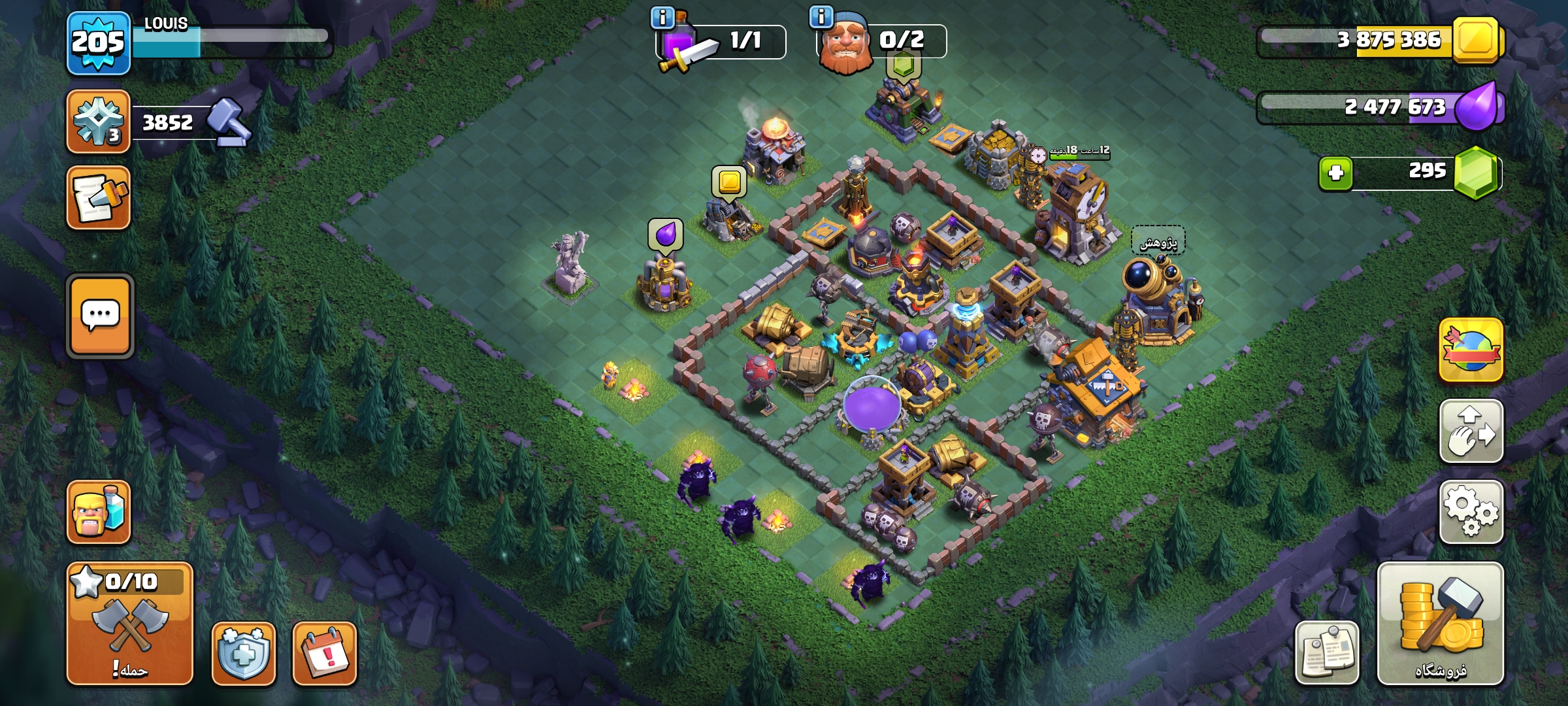
Task: Toggle the layout edit hand with arrows
Action: tap(1471, 431)
